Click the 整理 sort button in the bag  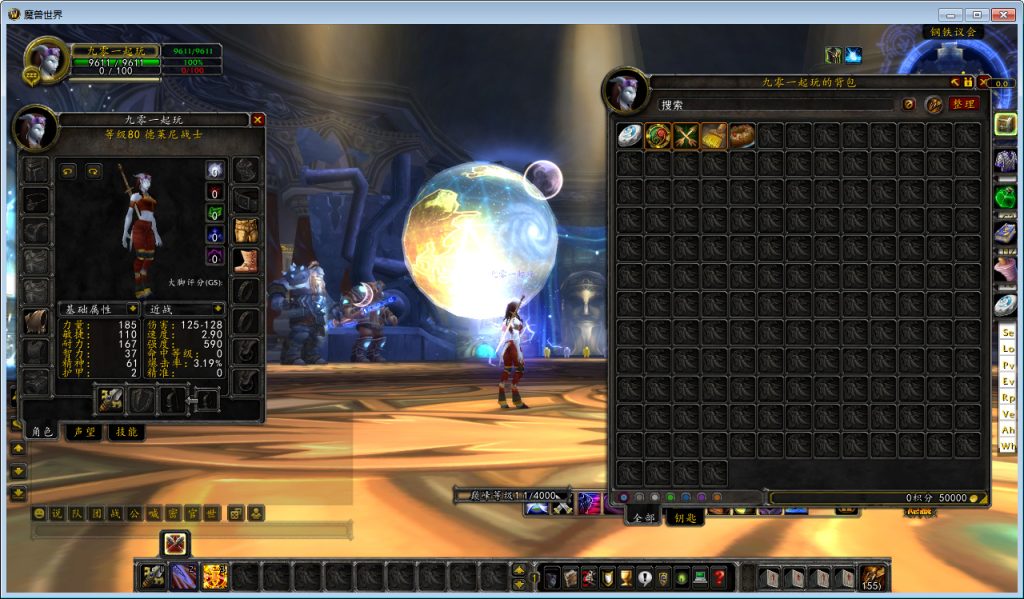[963, 104]
